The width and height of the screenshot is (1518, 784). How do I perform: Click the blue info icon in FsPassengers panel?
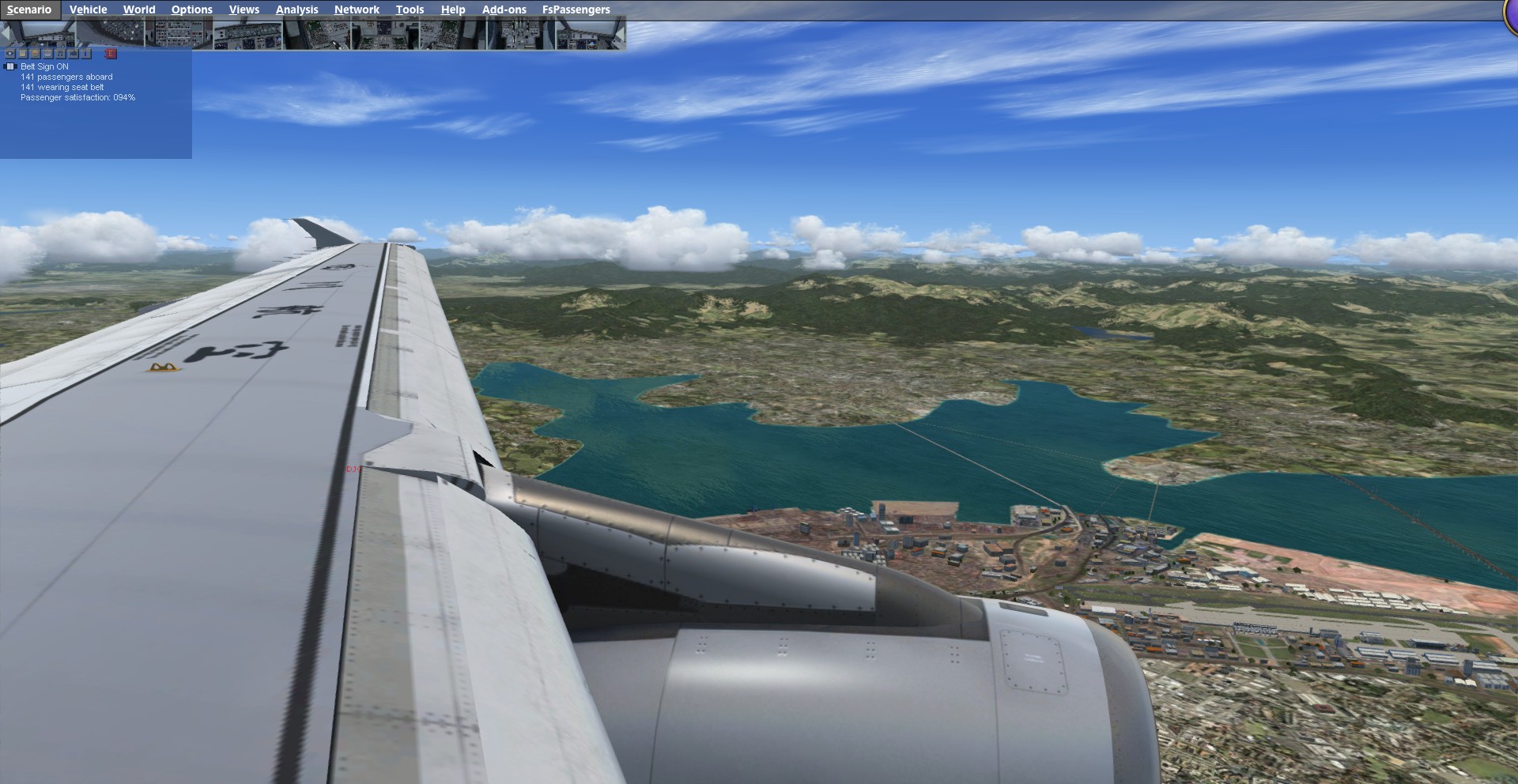pos(86,54)
